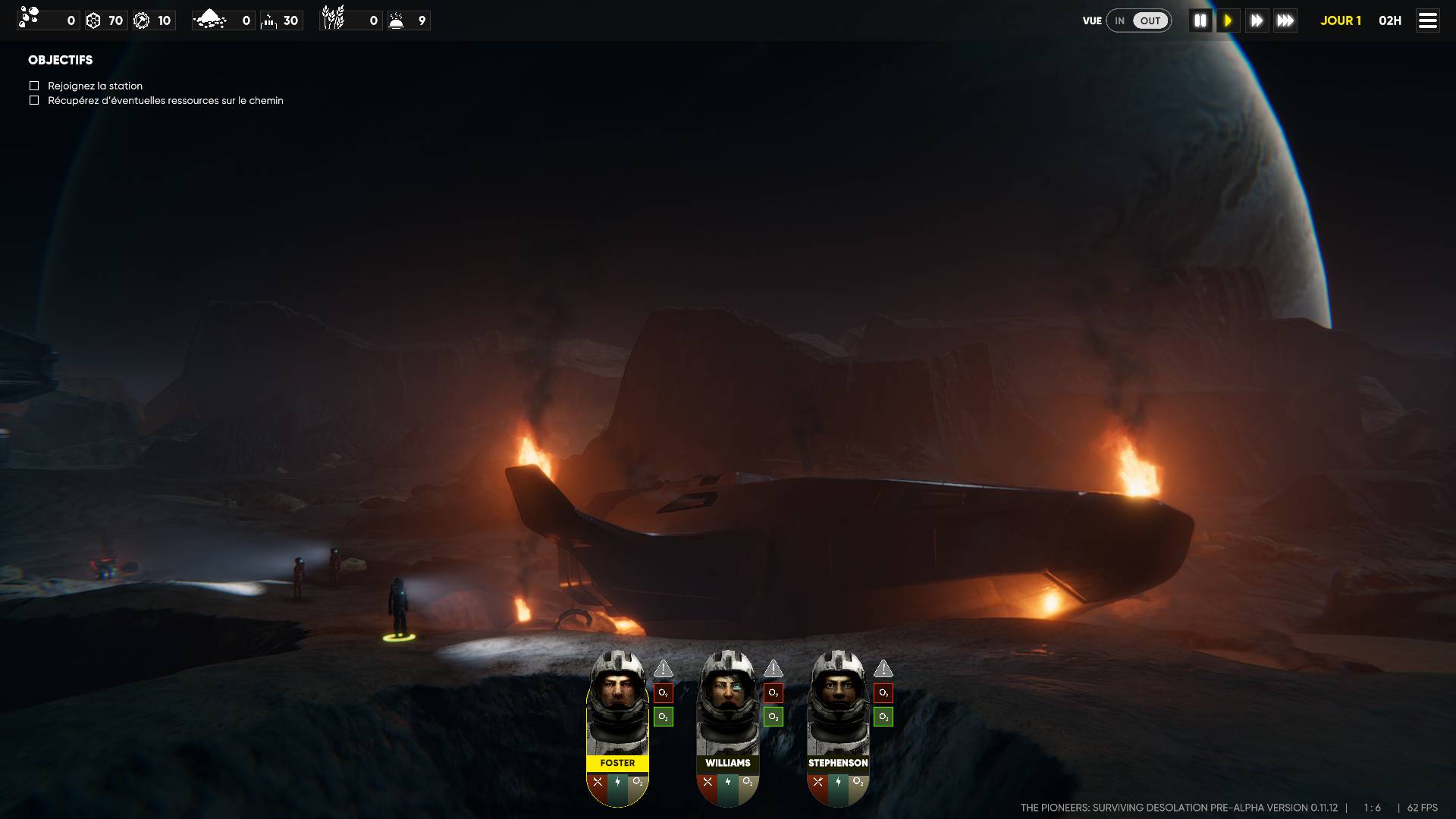
Task: Toggle the VUE in/out view switch
Action: click(1138, 20)
